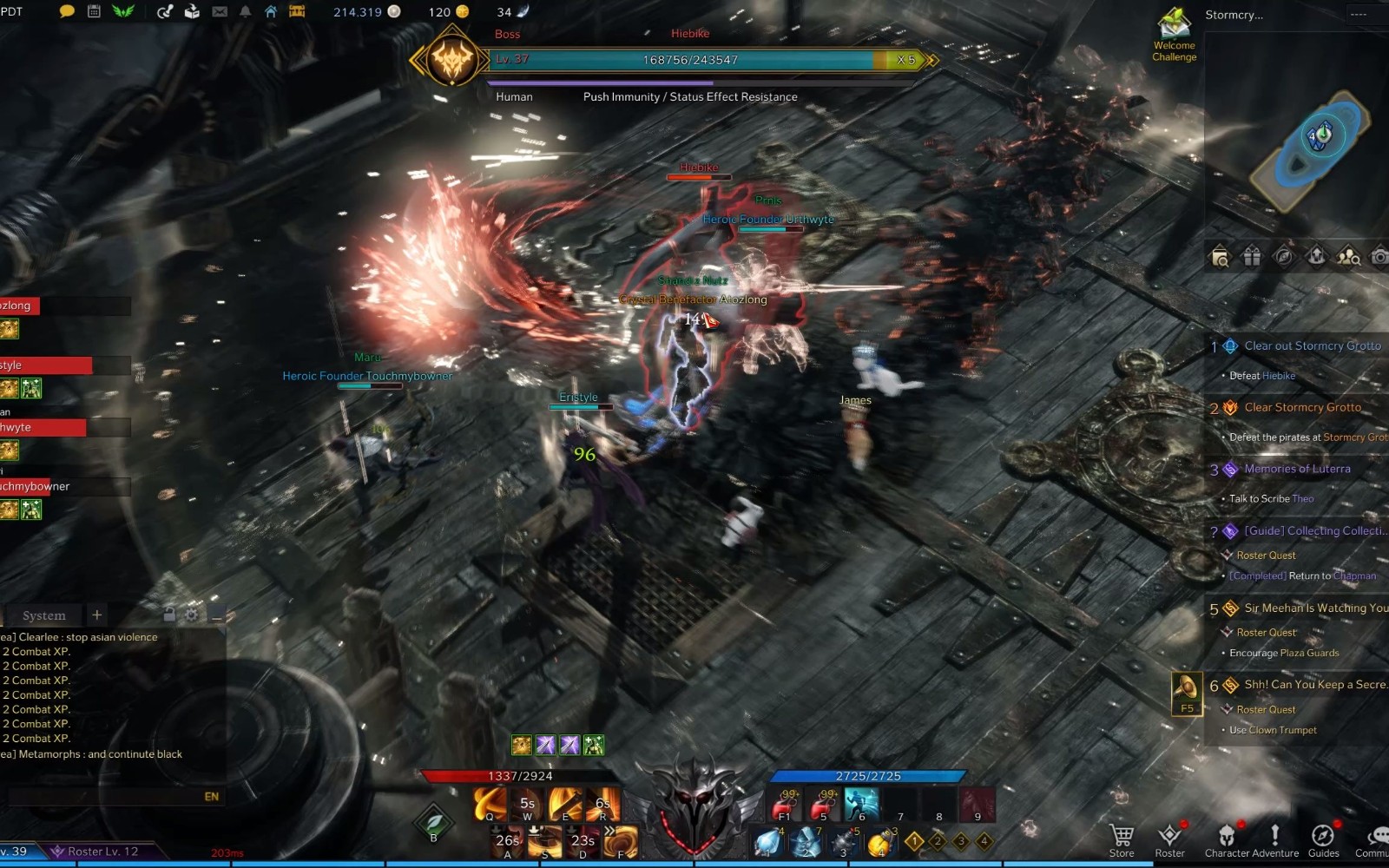Open the Guides menu
The width and height of the screenshot is (1389, 868).
tap(1323, 839)
